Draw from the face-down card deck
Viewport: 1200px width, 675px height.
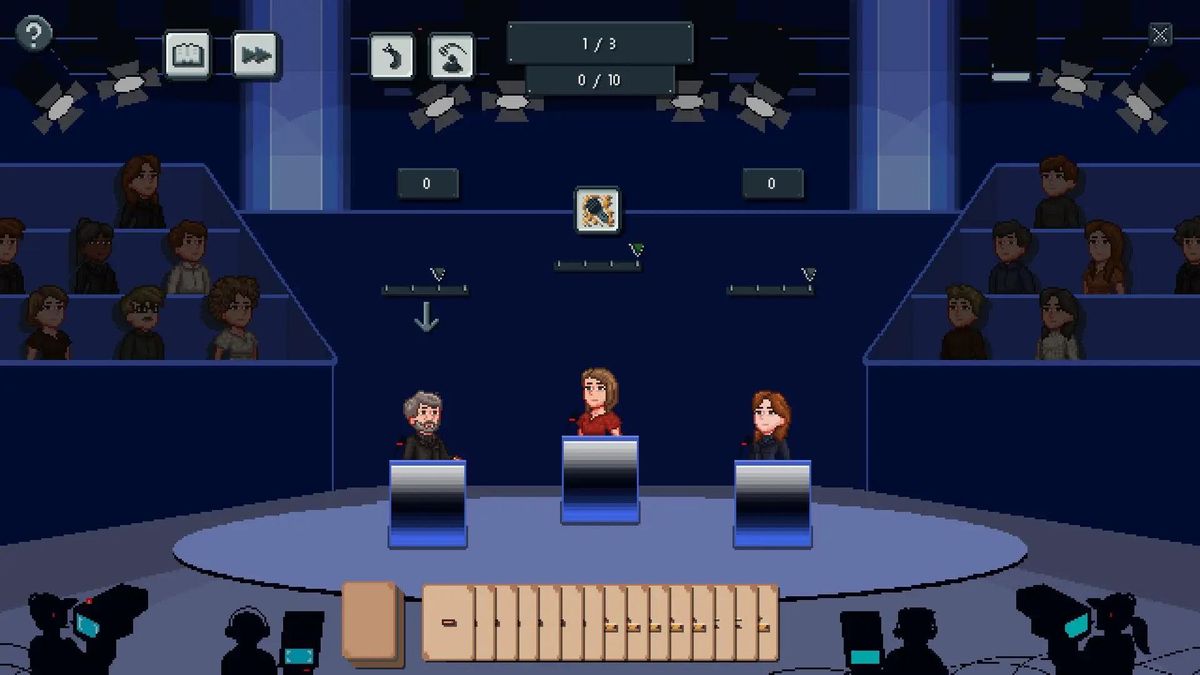(371, 621)
